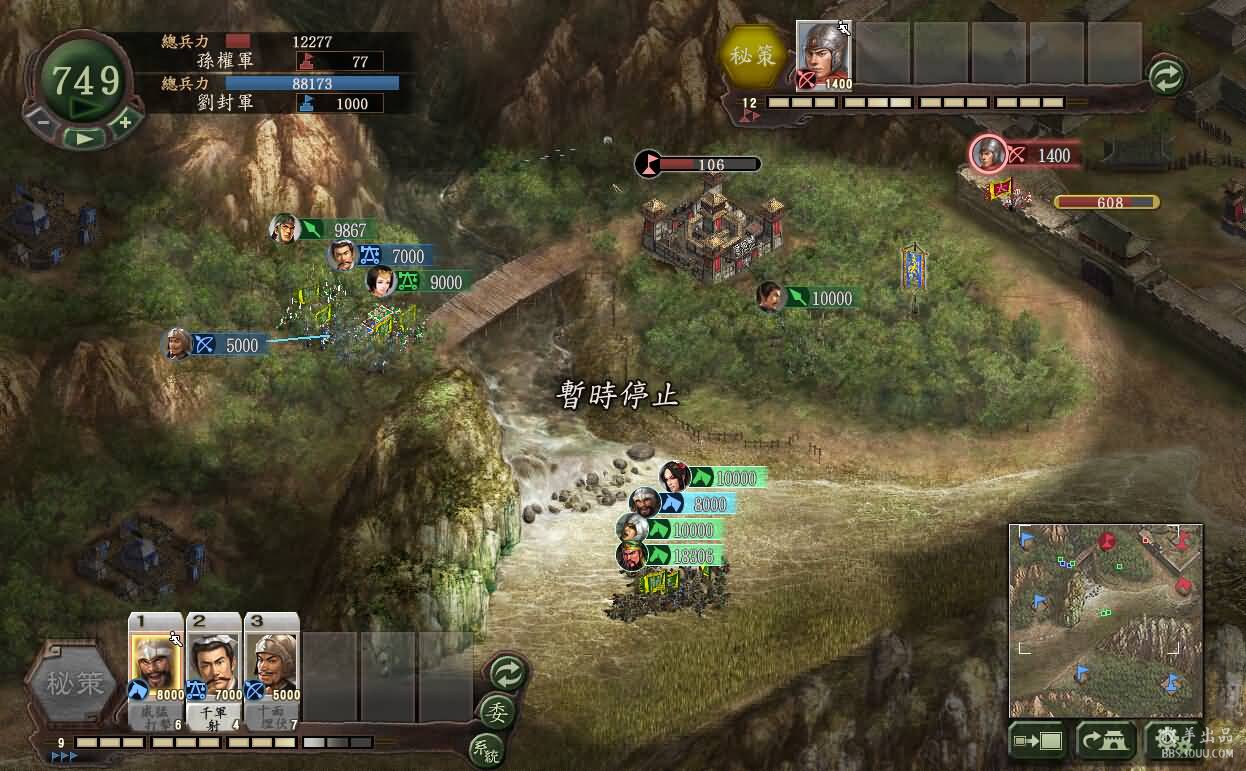Viewport: 1246px width, 771px height.
Task: Select the enemy officer portrait with 1400 troops
Action: tap(825, 57)
